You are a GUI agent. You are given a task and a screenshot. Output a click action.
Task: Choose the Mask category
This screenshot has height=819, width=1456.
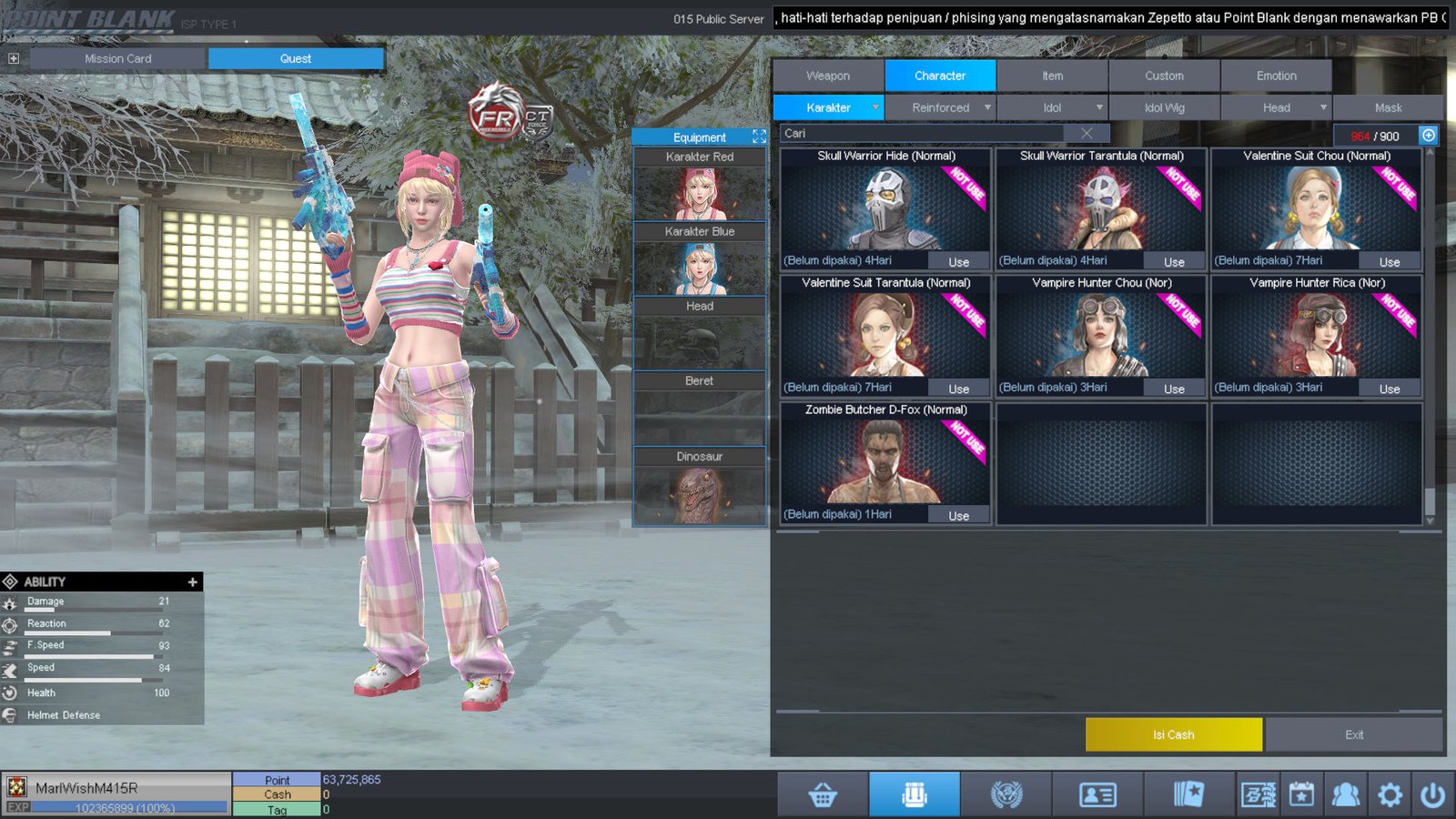[1388, 107]
